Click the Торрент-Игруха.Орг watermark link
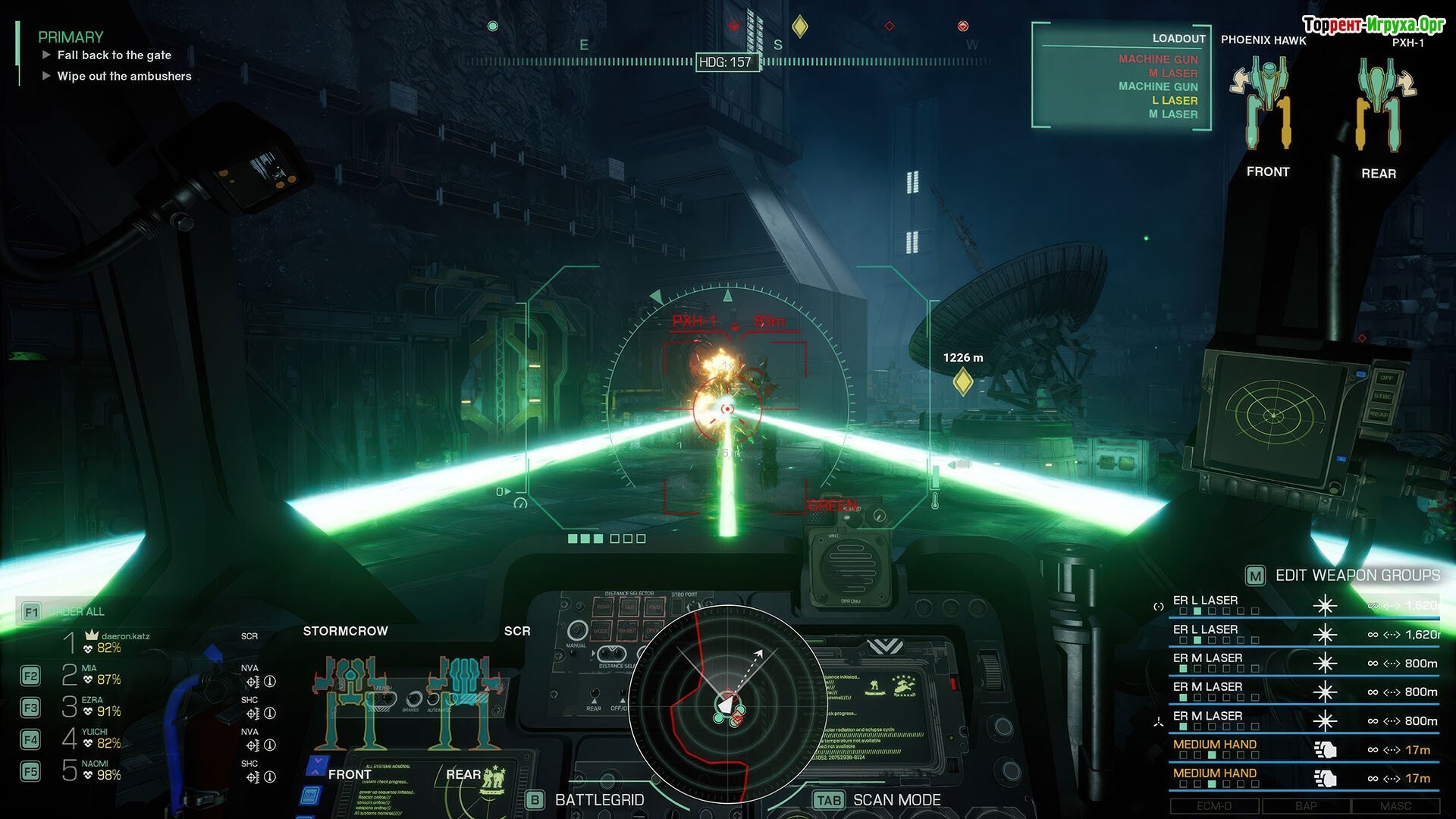This screenshot has height=819, width=1456. 1373,25
